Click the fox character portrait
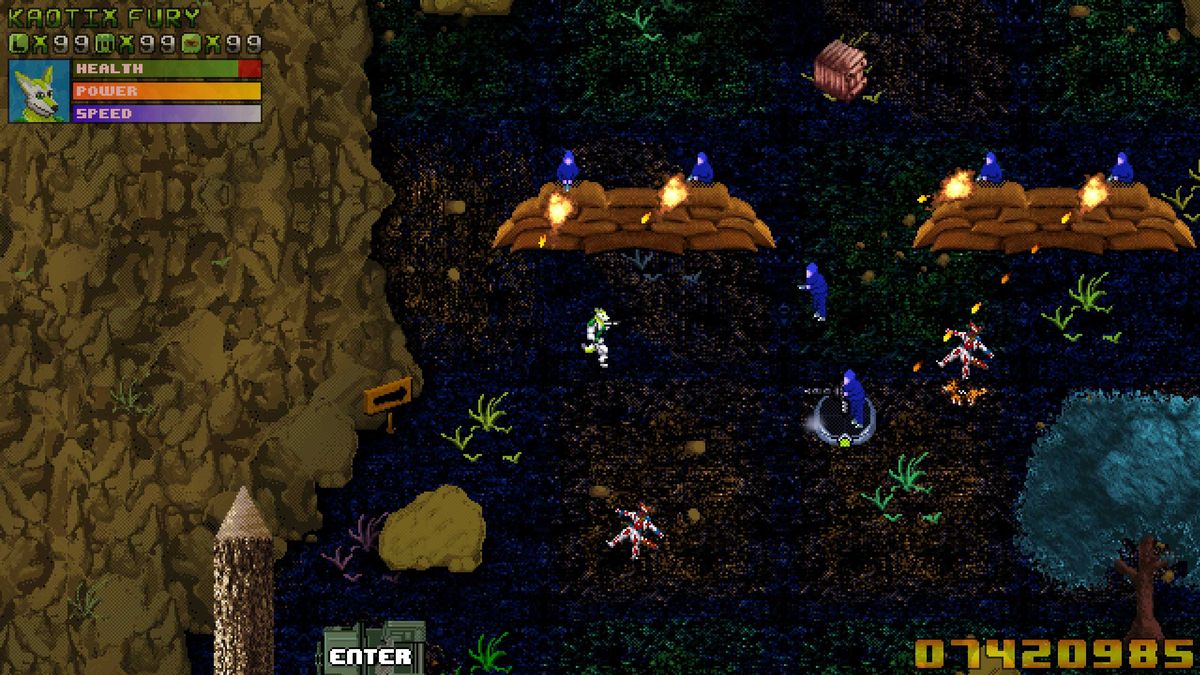Image resolution: width=1200 pixels, height=675 pixels. point(39,91)
